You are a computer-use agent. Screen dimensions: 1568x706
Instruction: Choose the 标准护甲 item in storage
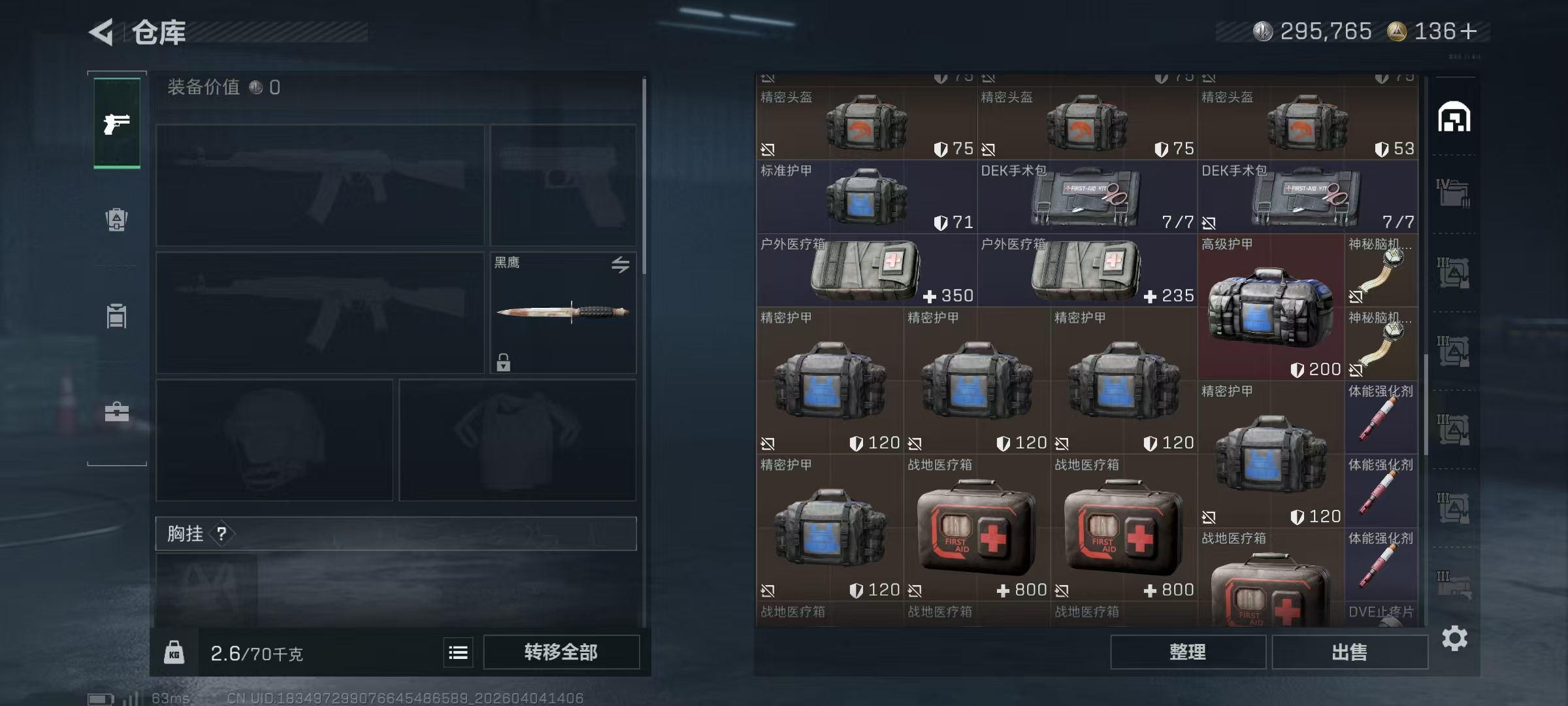click(x=866, y=197)
